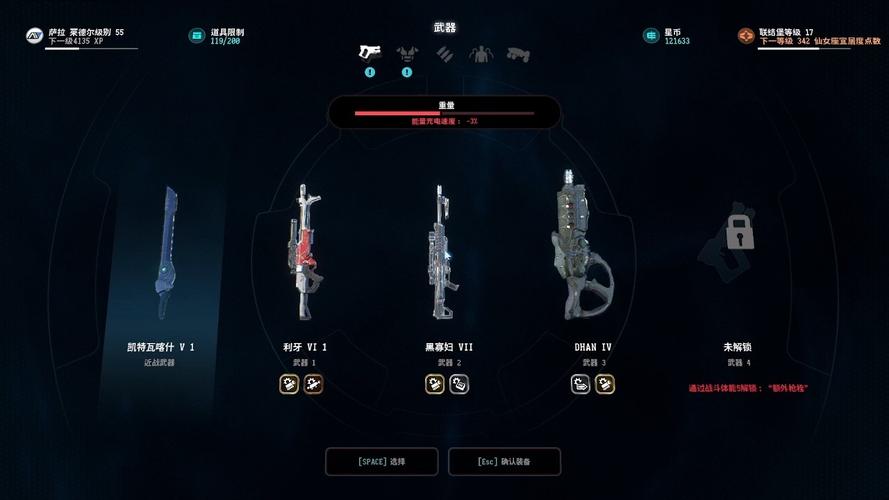Open the chest armor tab
The image size is (889, 500).
407,53
